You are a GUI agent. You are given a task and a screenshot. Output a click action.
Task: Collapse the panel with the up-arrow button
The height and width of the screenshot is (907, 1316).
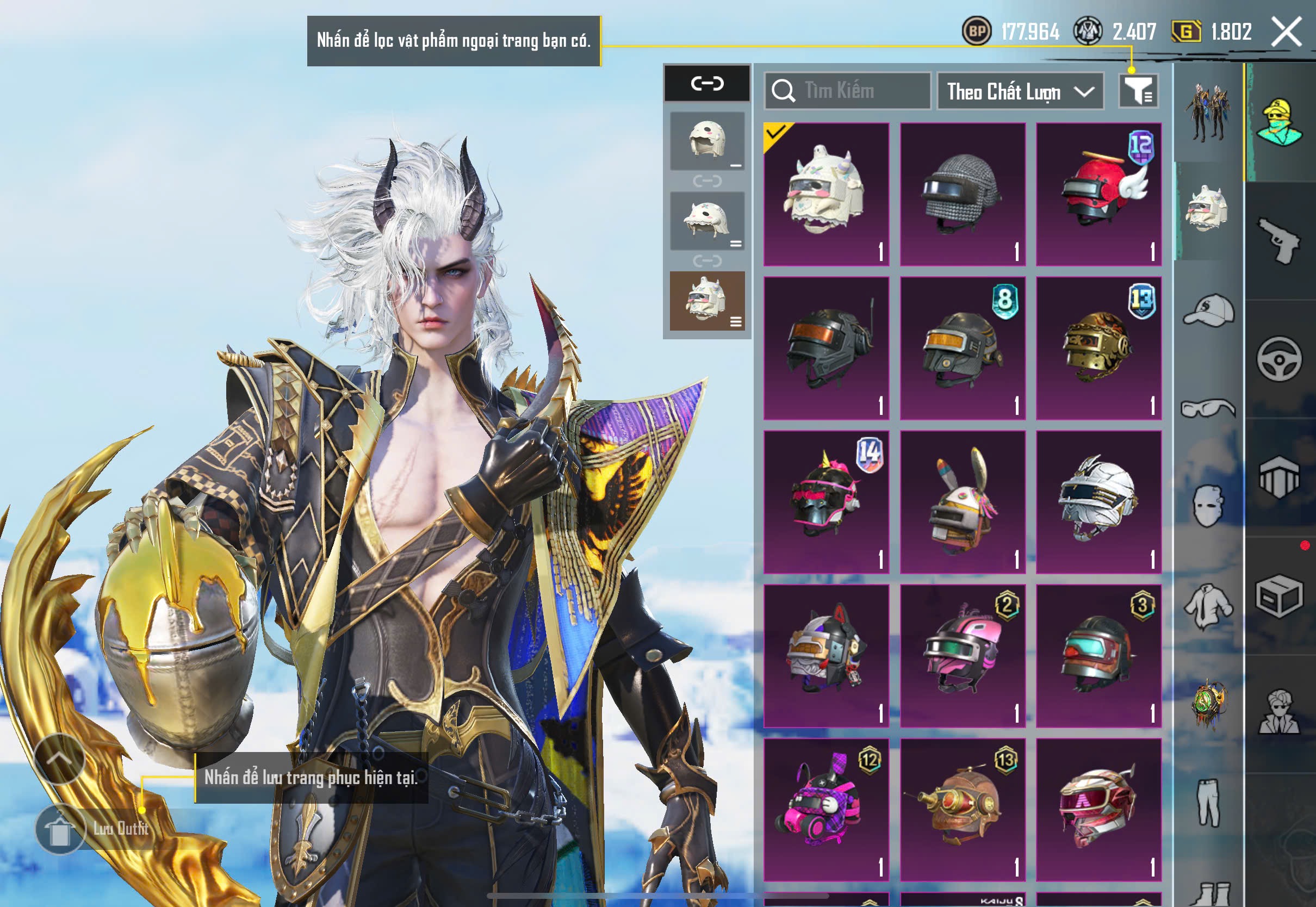(60, 759)
